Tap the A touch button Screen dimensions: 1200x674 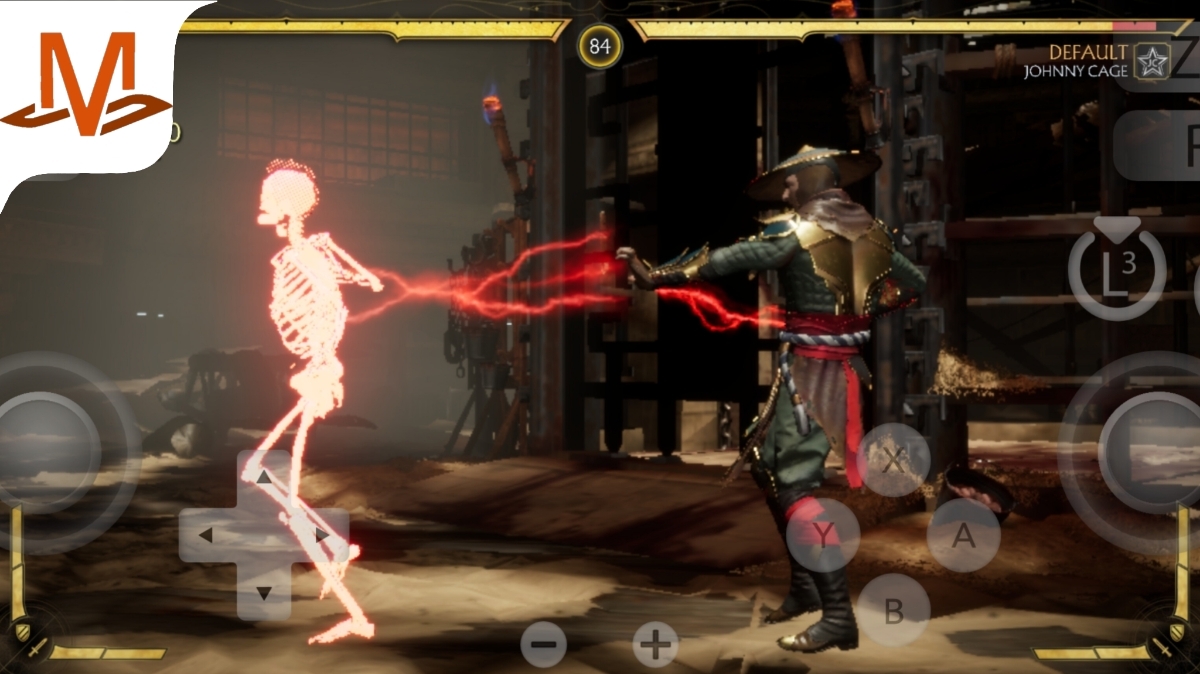(963, 536)
